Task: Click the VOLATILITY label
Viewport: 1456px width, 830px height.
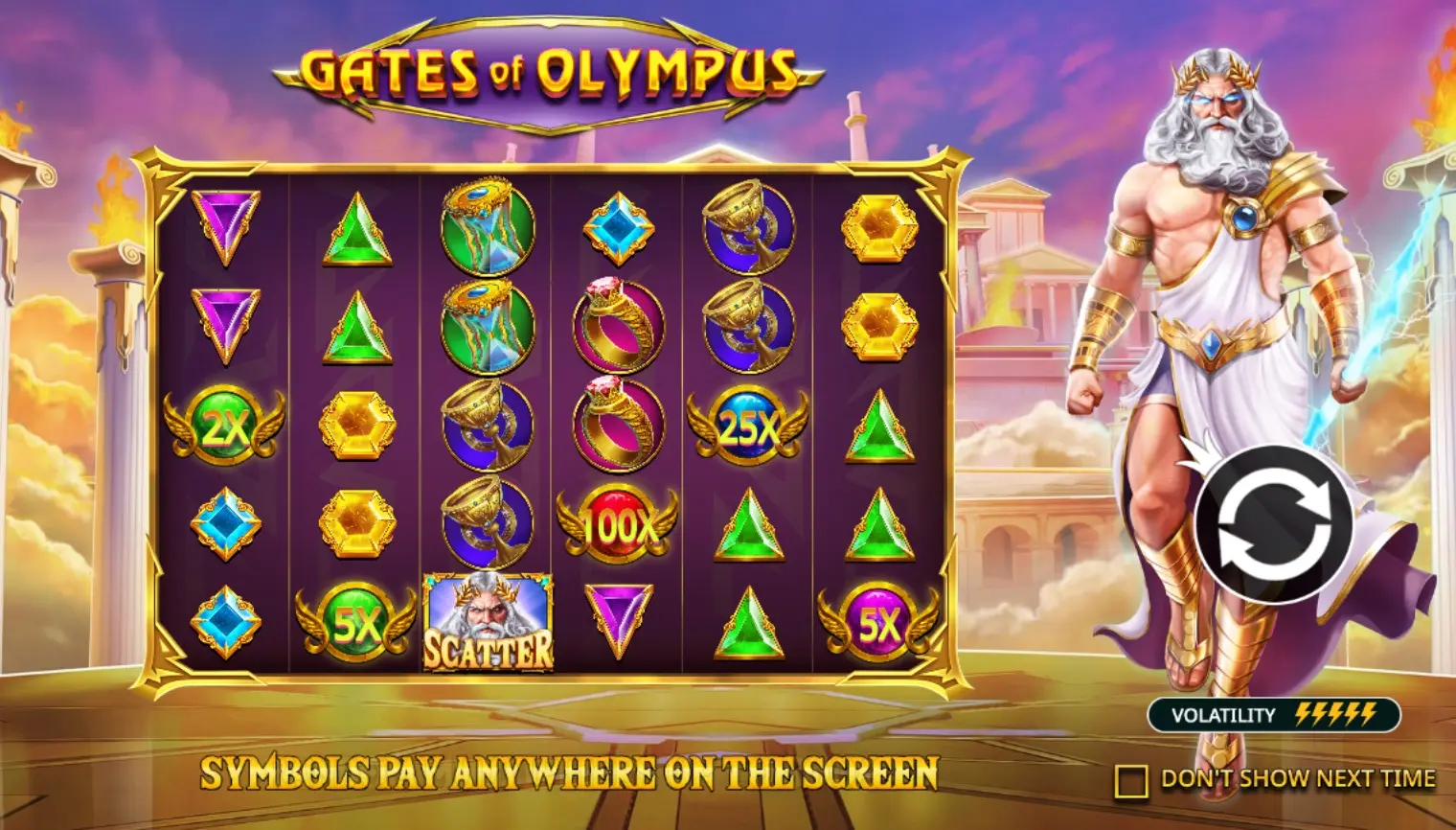Action: (1227, 713)
